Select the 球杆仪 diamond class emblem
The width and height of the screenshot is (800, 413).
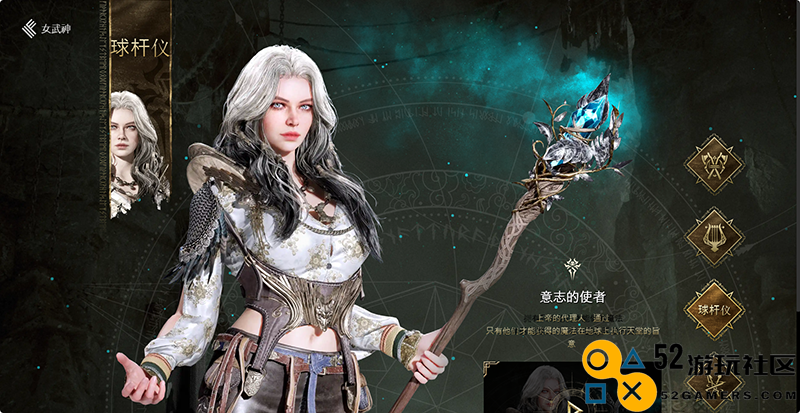714,310
